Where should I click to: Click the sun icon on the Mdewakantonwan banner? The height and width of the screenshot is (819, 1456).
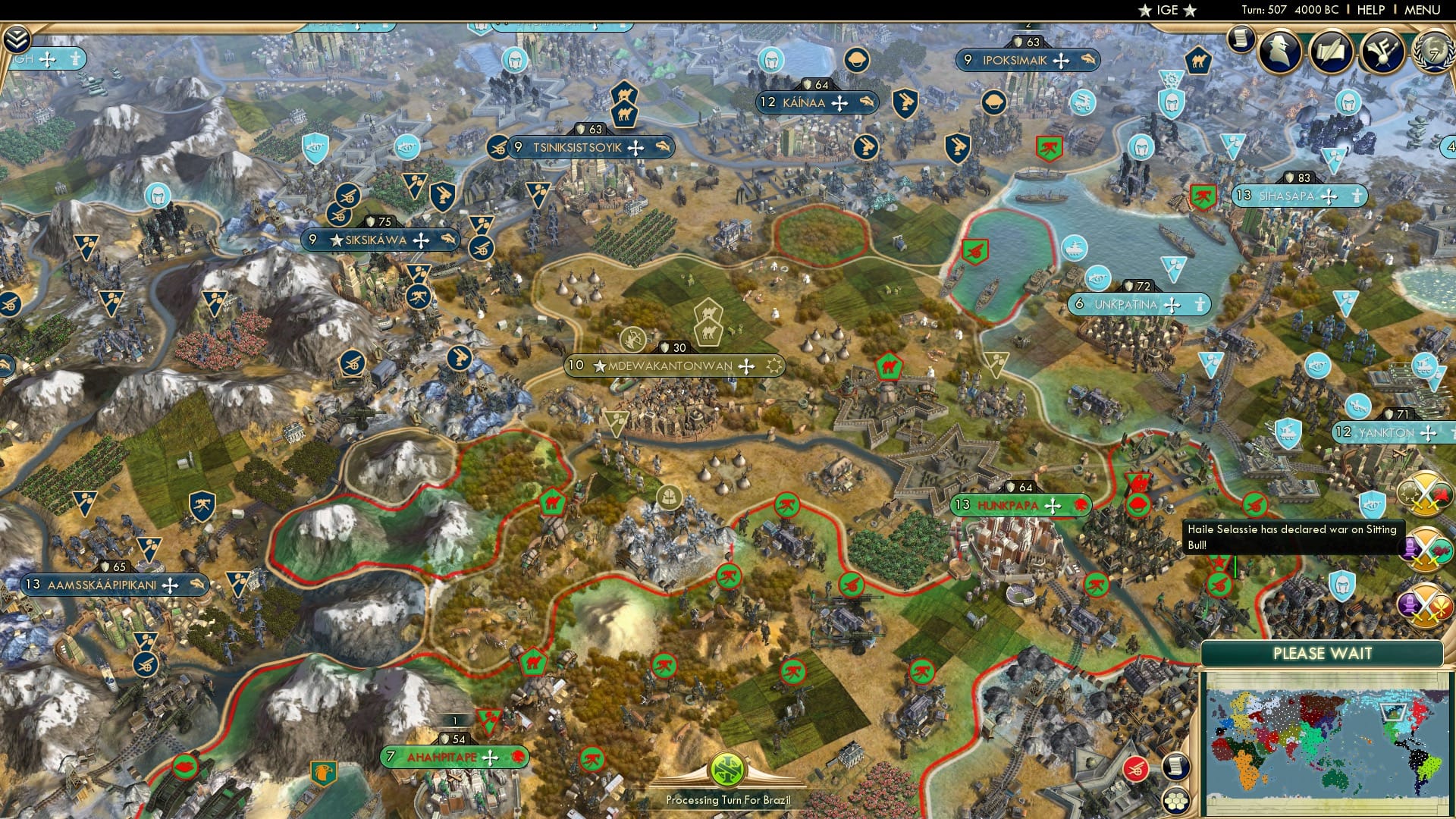772,366
